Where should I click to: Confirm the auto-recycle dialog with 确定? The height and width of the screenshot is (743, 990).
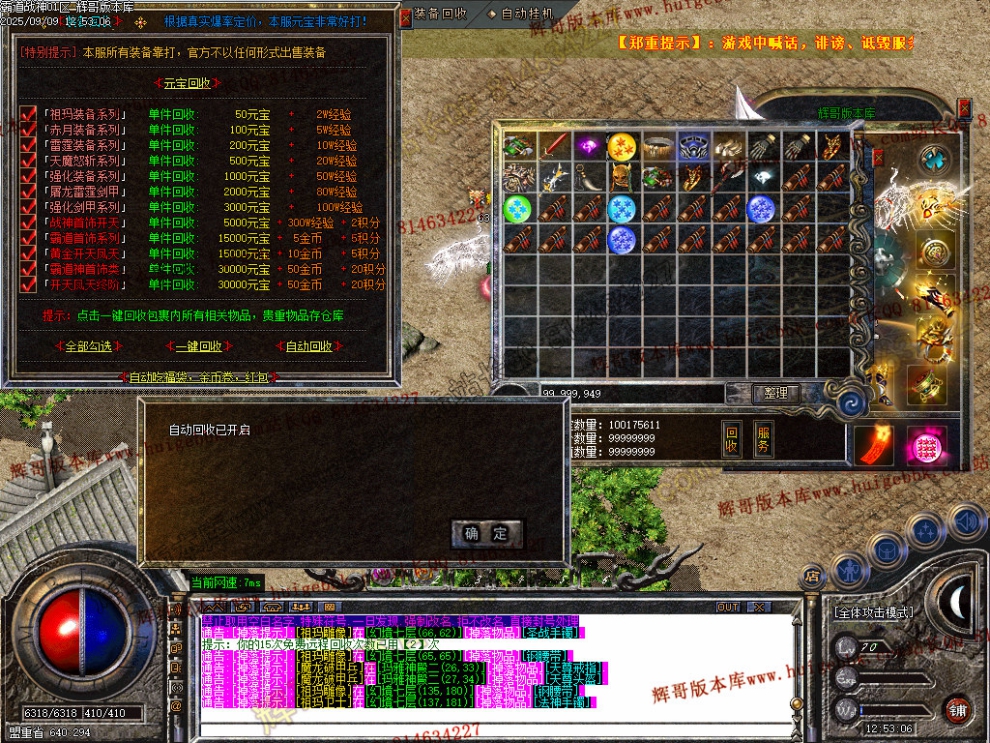pyautogui.click(x=486, y=533)
